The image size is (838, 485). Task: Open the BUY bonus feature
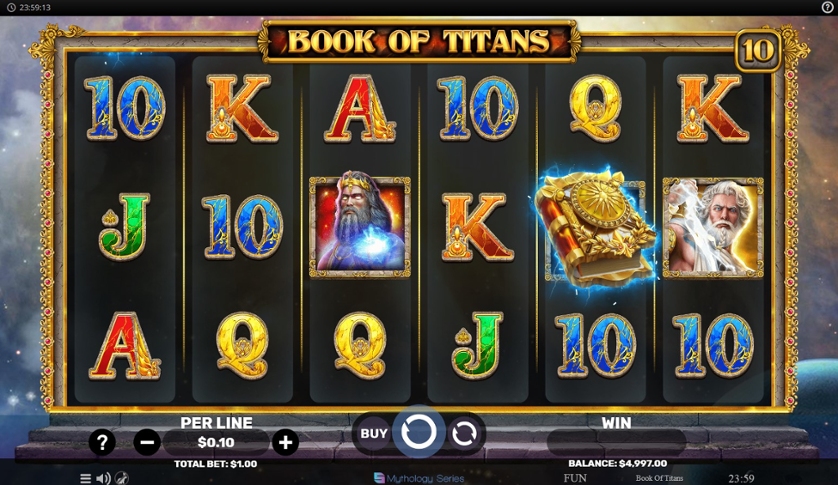(373, 433)
